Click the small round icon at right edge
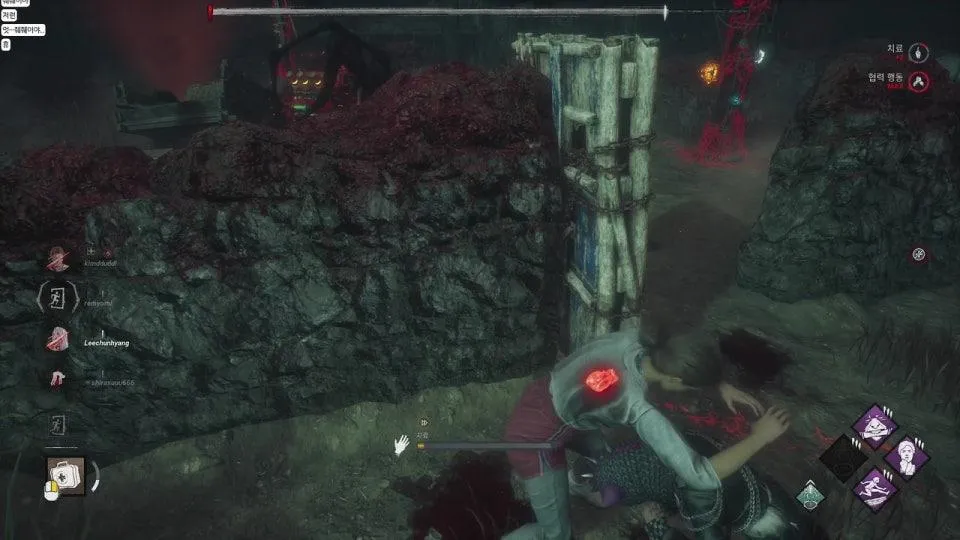 pyautogui.click(x=919, y=254)
